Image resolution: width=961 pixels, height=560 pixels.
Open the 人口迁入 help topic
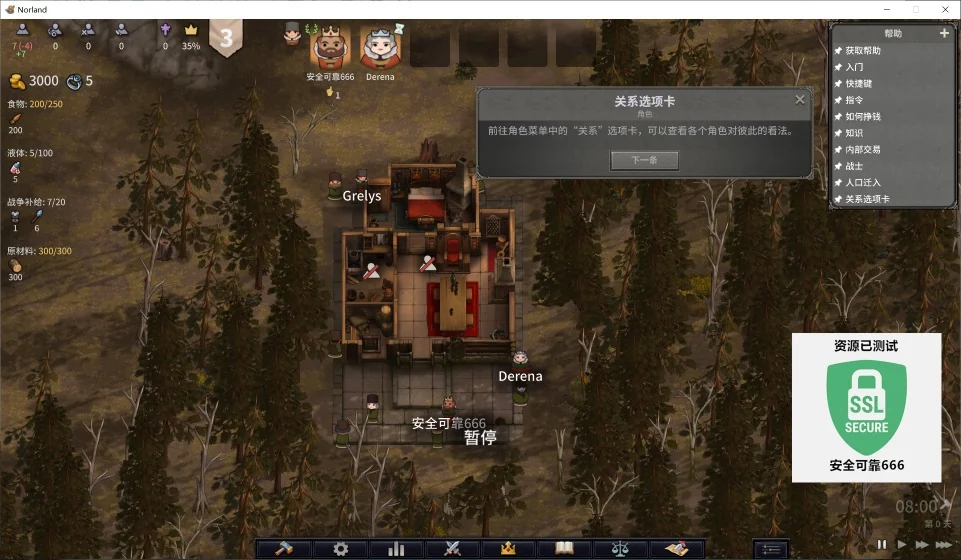click(863, 183)
